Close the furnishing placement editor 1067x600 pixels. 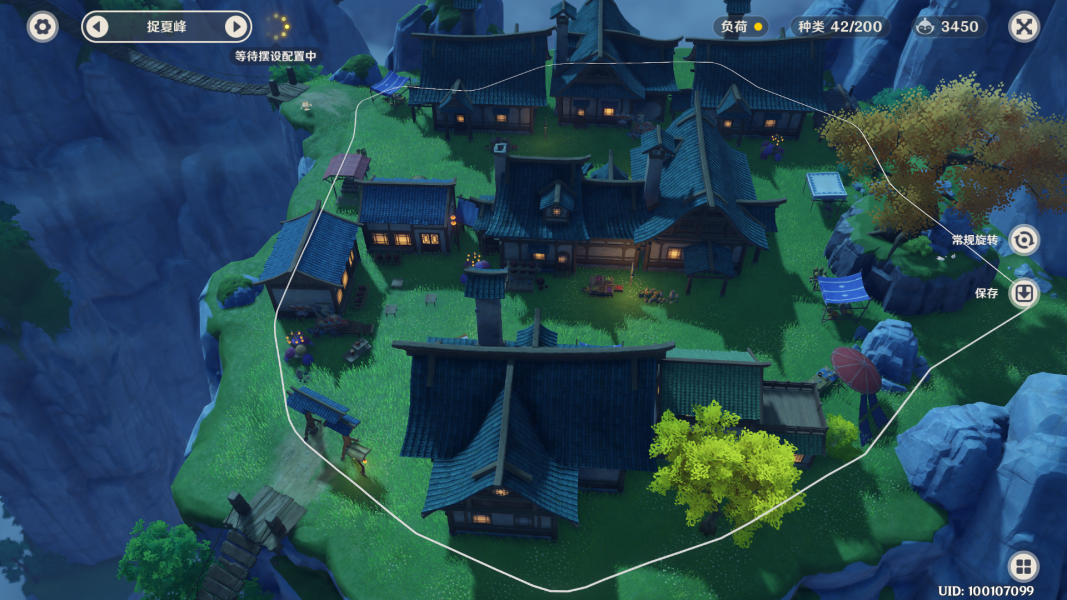(1023, 27)
